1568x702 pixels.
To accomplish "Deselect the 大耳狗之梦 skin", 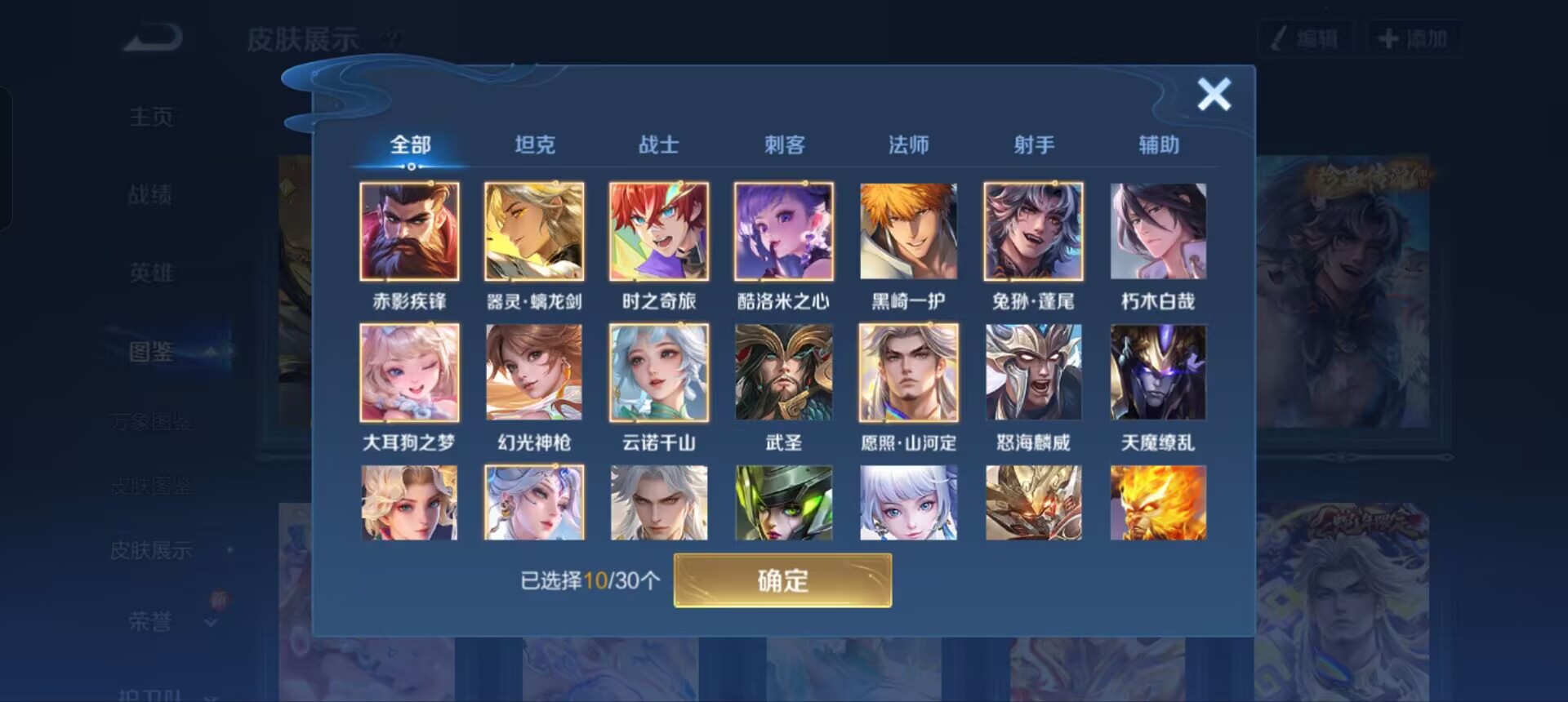I will click(x=410, y=373).
